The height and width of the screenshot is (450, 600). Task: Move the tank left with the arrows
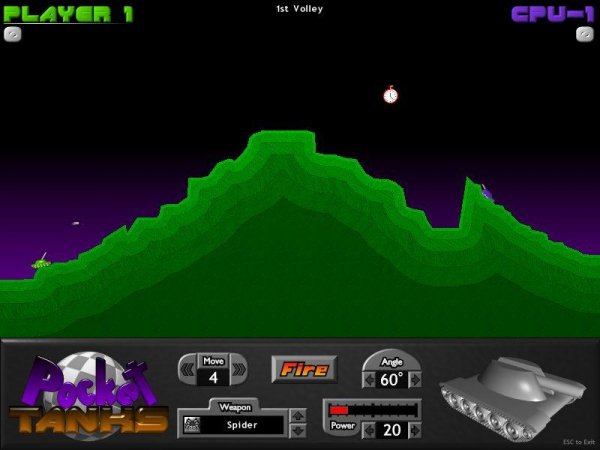187,371
